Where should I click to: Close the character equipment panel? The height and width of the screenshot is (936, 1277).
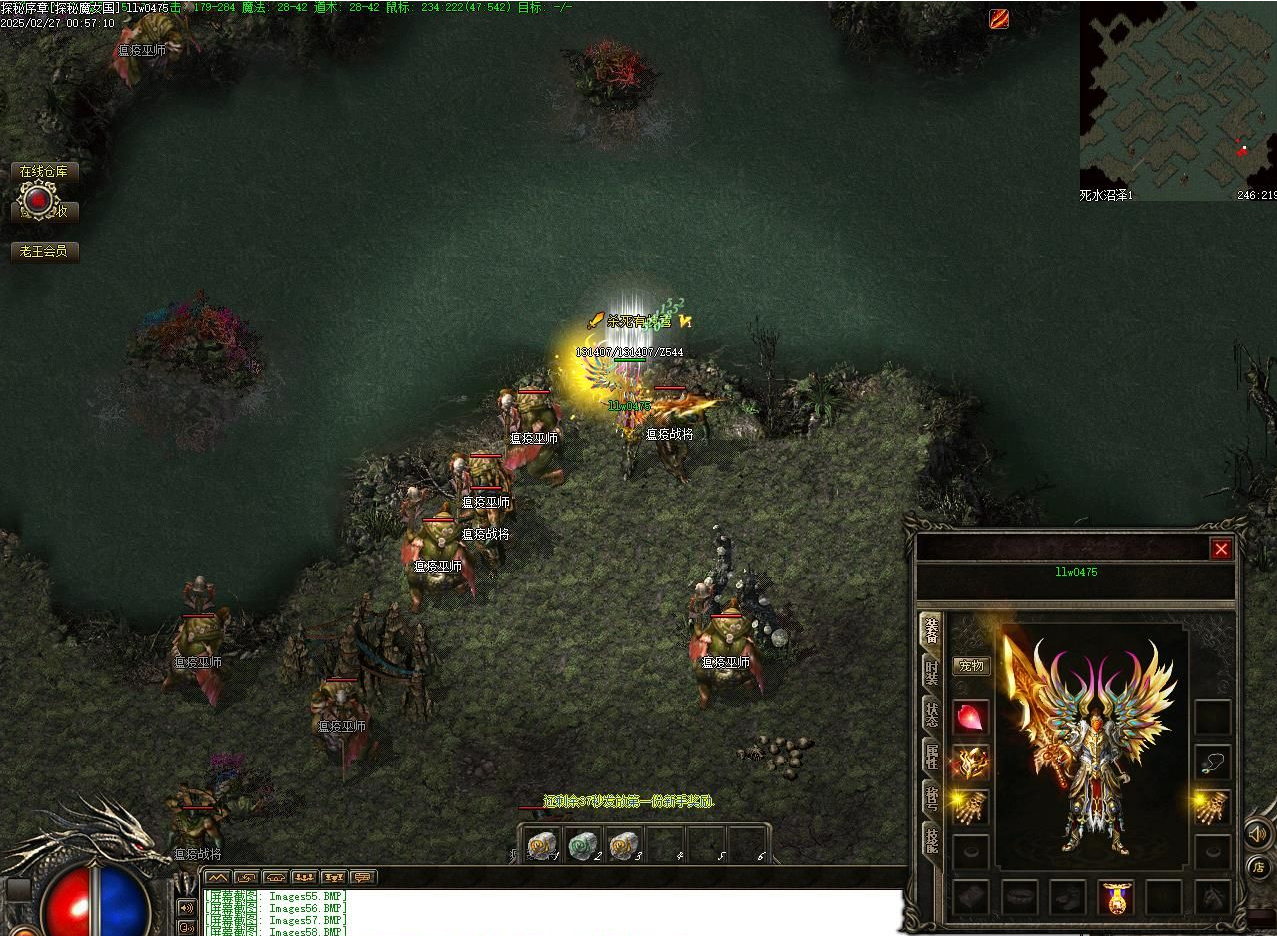click(1221, 549)
